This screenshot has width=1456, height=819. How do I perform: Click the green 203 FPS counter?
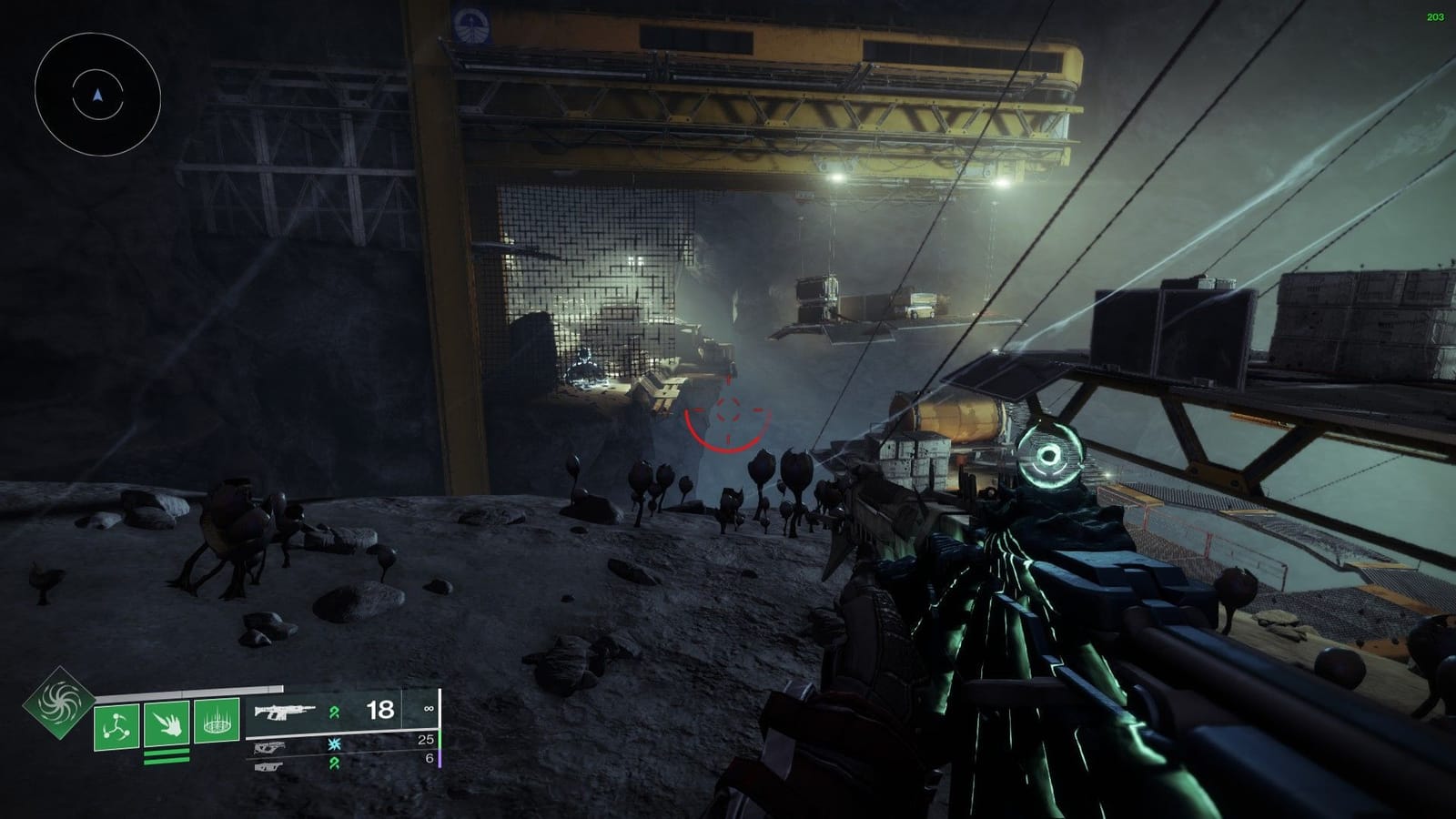pos(1436,15)
